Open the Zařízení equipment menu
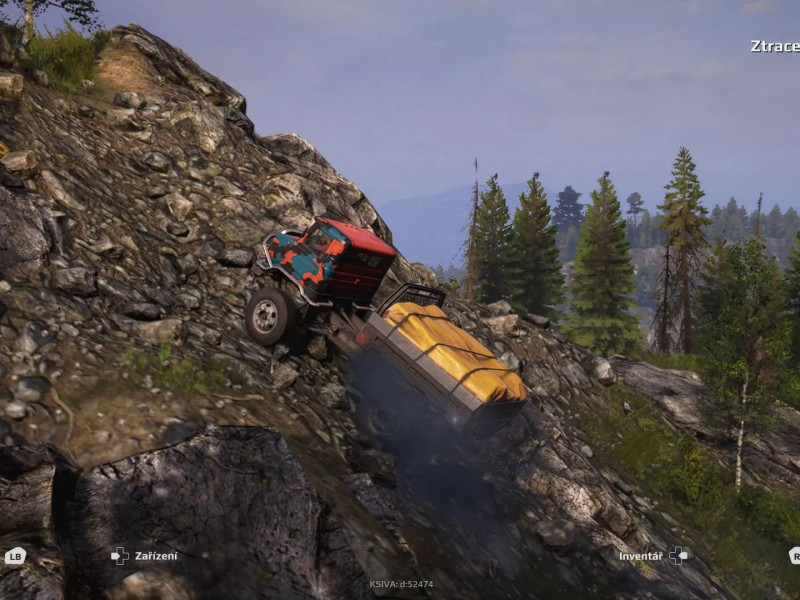Viewport: 800px width, 600px height. 155,556
